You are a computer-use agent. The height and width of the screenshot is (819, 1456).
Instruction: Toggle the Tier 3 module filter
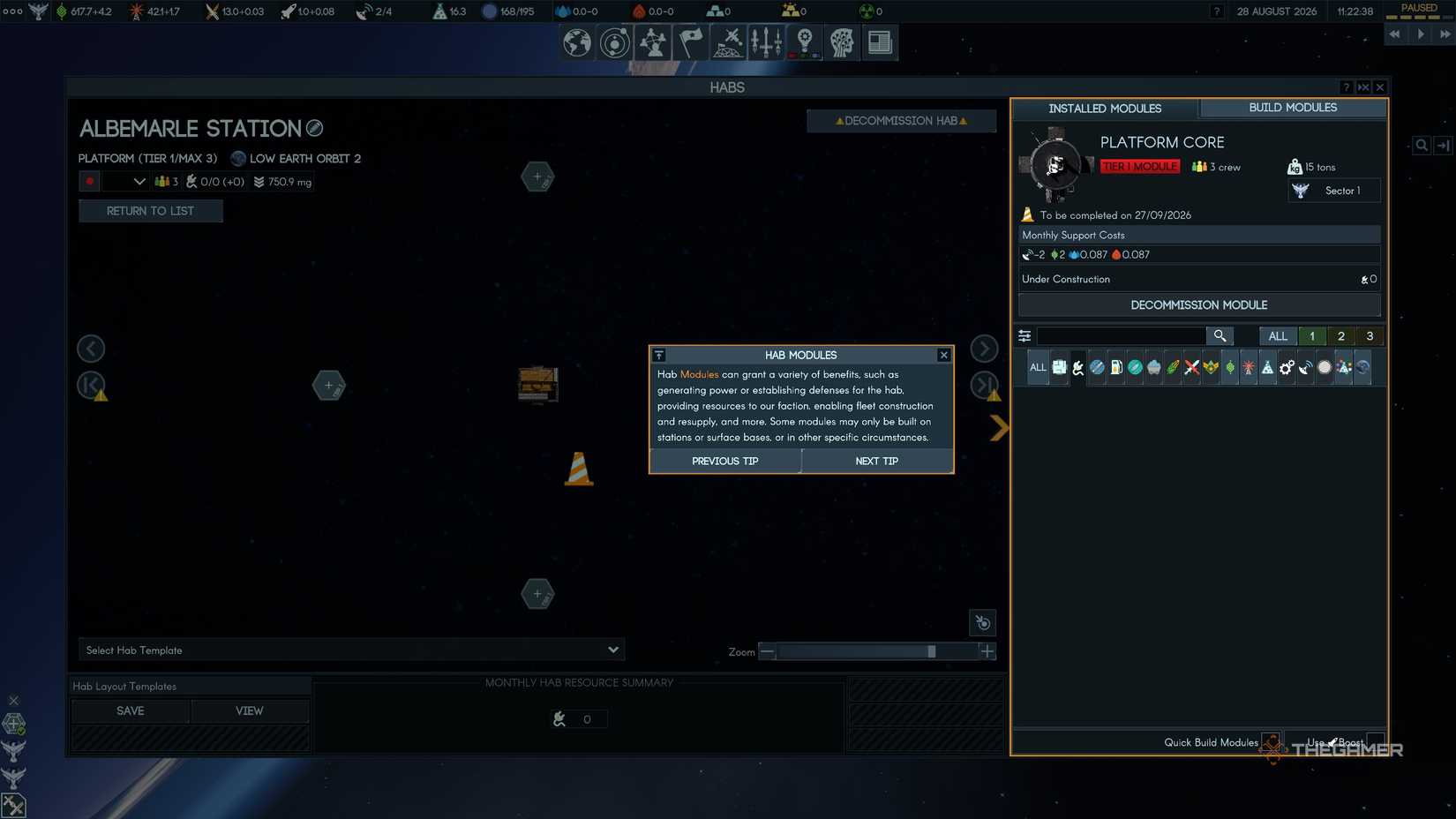(1370, 336)
